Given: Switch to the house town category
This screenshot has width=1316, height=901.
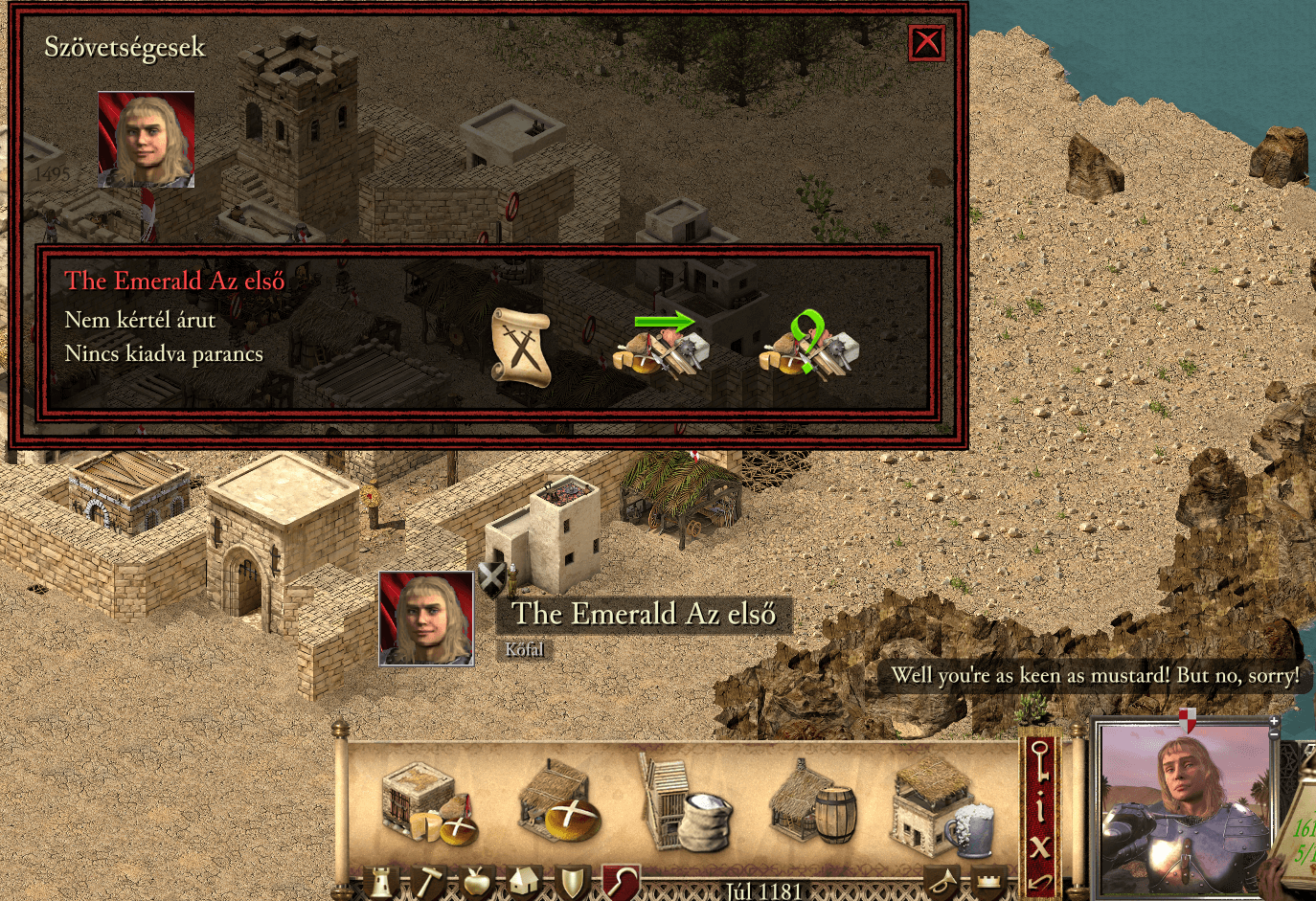Looking at the screenshot, I should [524, 884].
